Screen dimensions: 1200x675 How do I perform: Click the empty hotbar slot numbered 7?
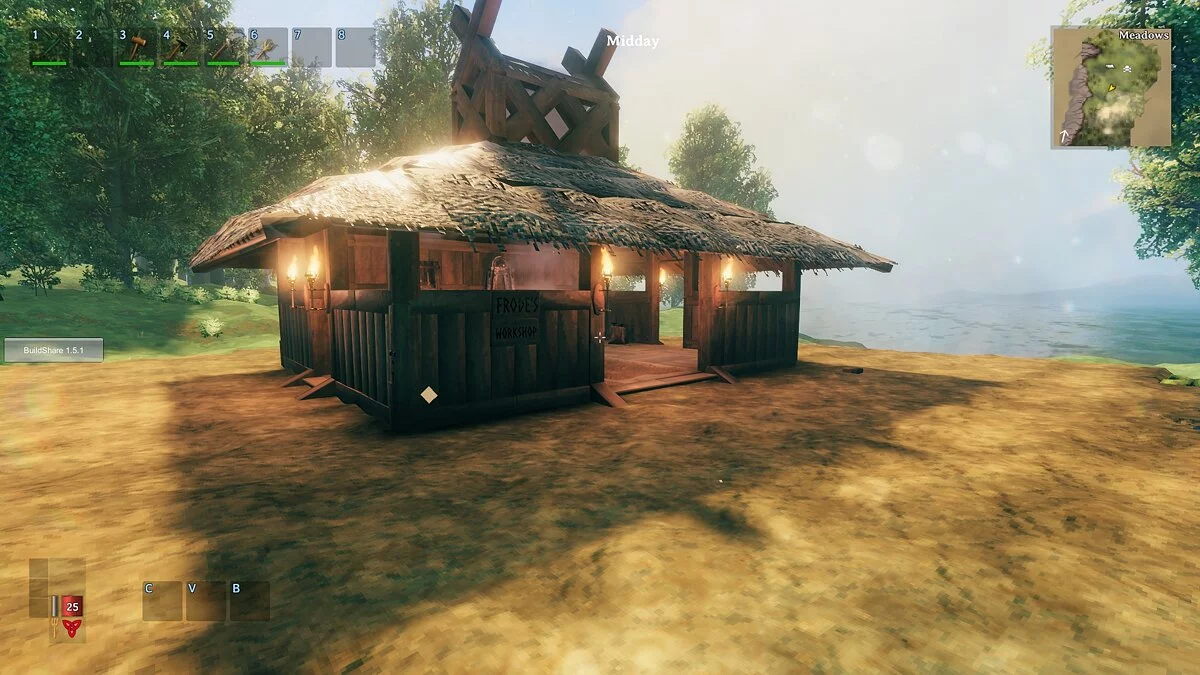(311, 47)
